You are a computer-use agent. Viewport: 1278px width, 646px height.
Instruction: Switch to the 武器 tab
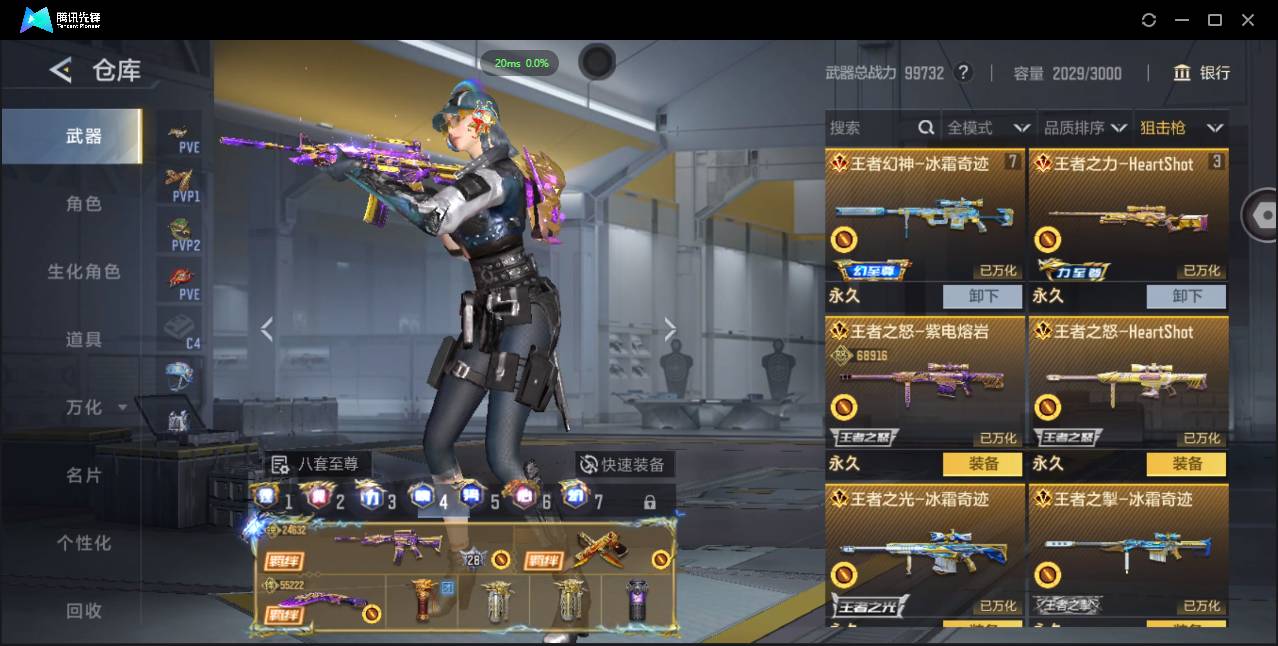pyautogui.click(x=84, y=136)
